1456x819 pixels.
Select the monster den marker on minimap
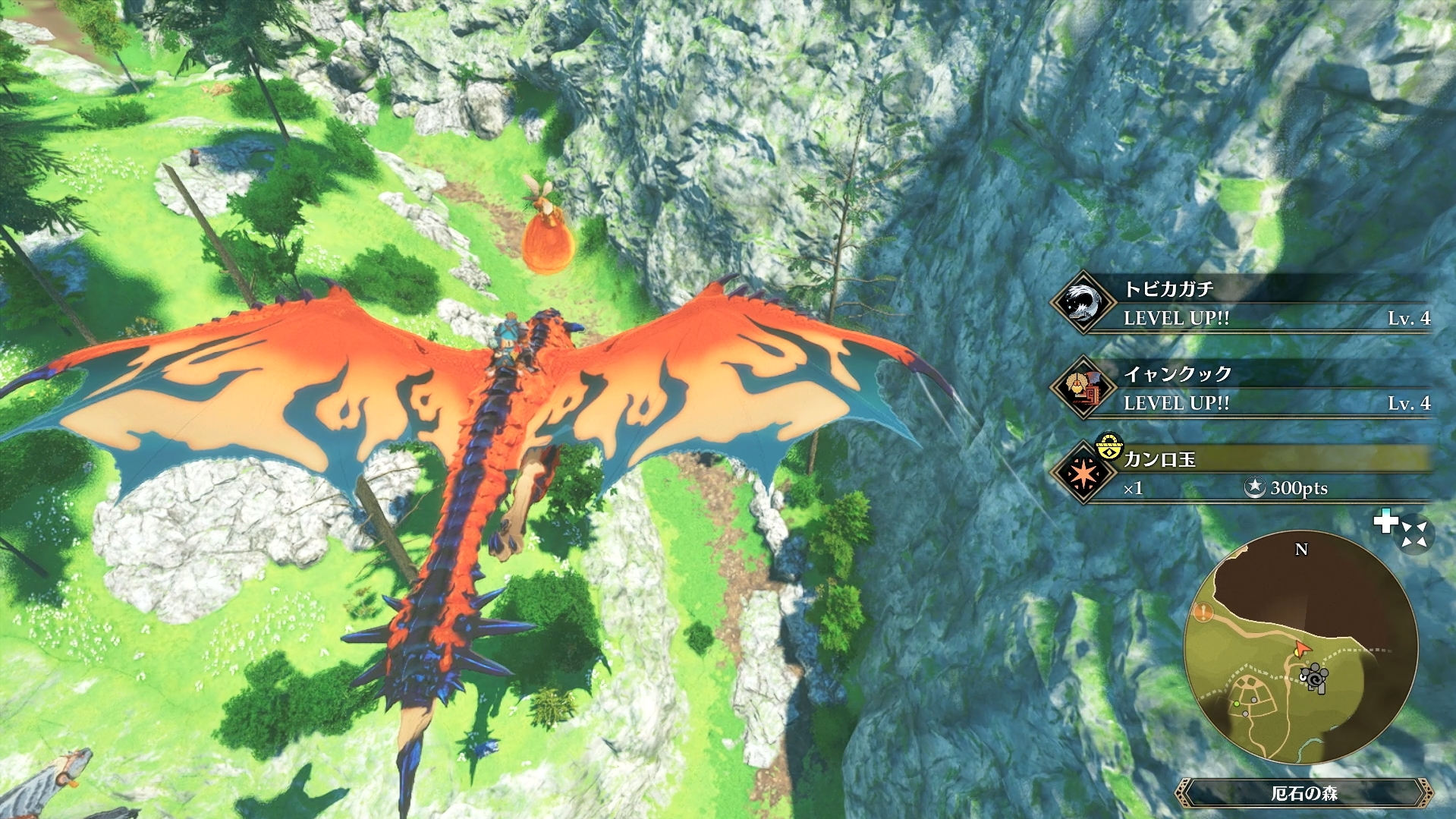click(1315, 676)
